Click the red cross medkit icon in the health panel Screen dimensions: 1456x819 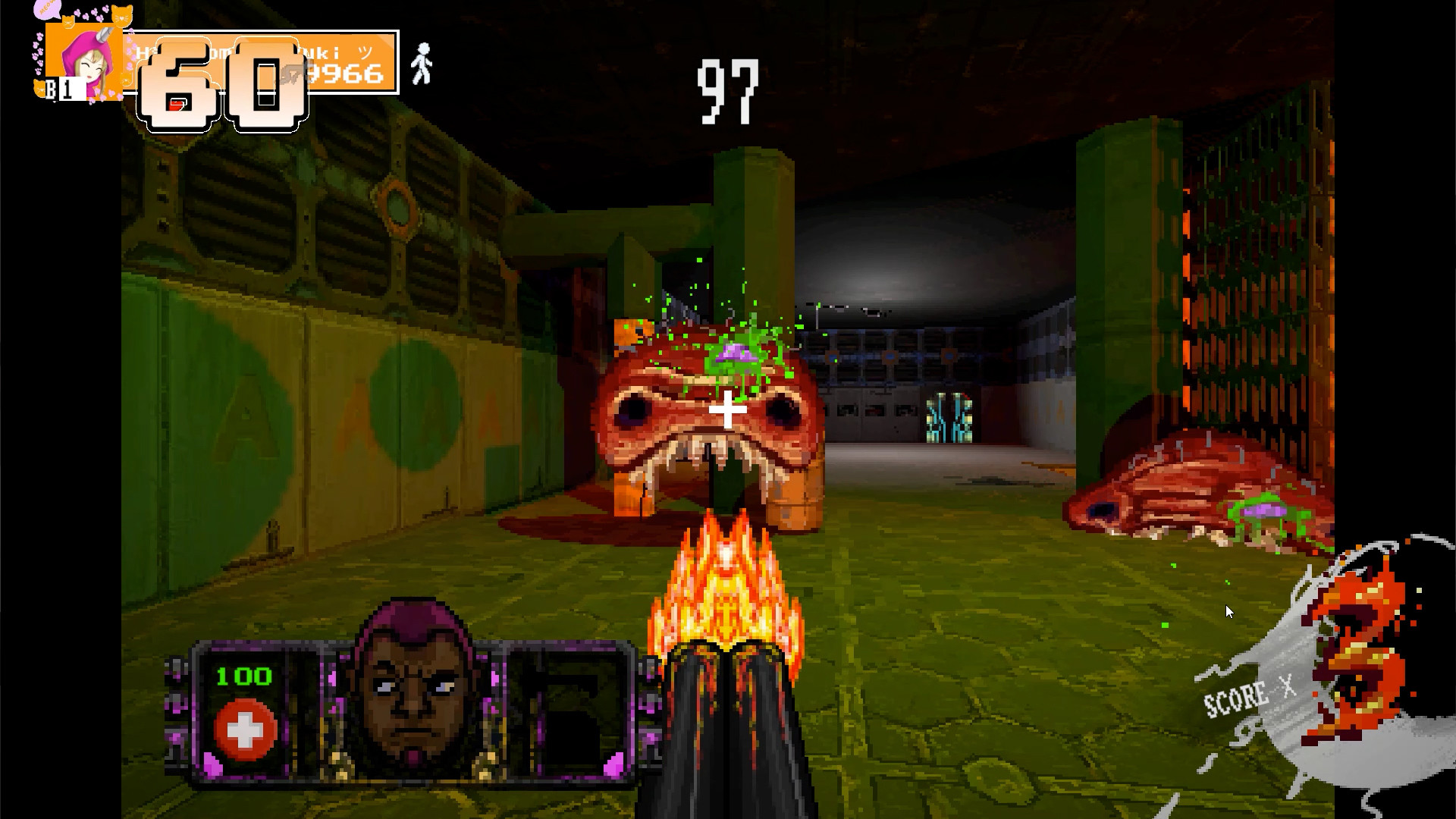(x=243, y=730)
